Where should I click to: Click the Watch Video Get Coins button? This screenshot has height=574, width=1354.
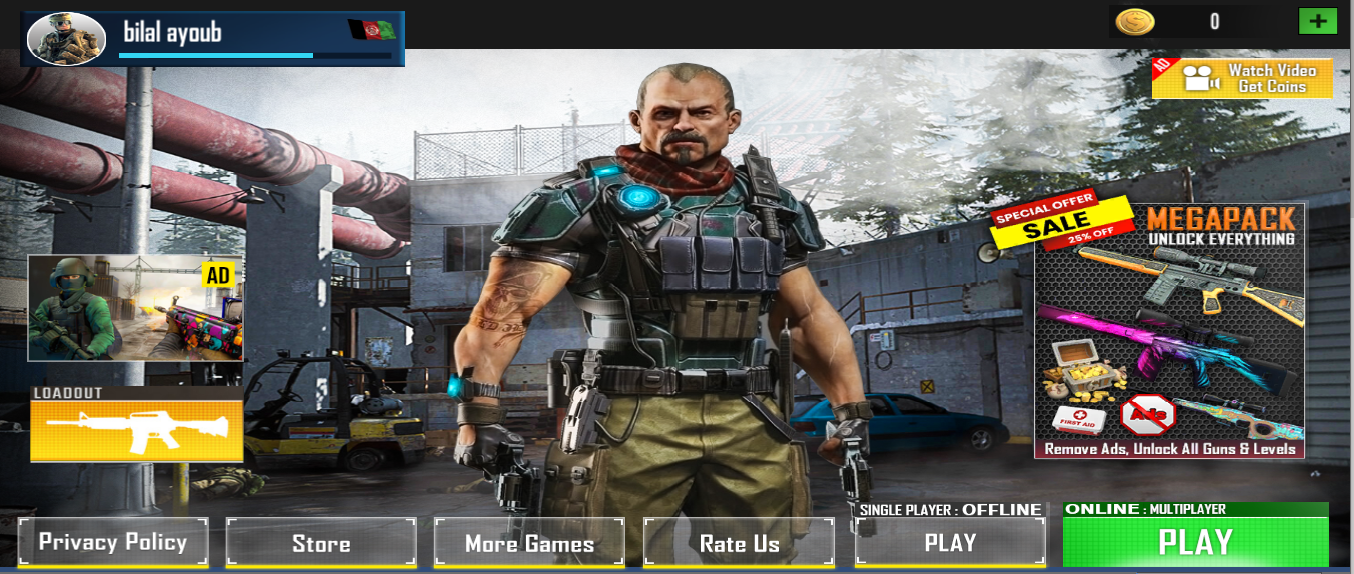[1243, 78]
